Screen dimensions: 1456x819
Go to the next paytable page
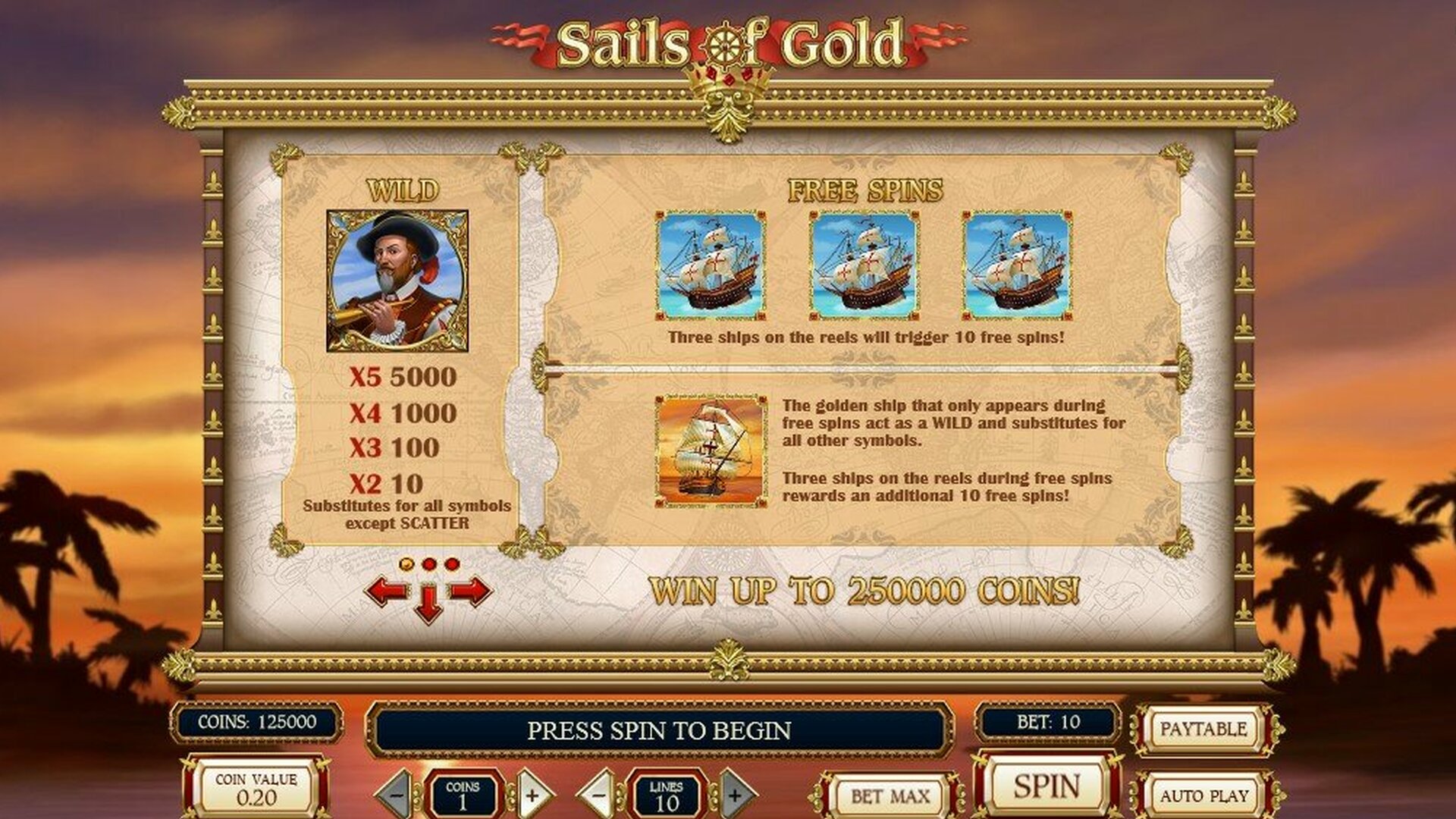pyautogui.click(x=471, y=591)
